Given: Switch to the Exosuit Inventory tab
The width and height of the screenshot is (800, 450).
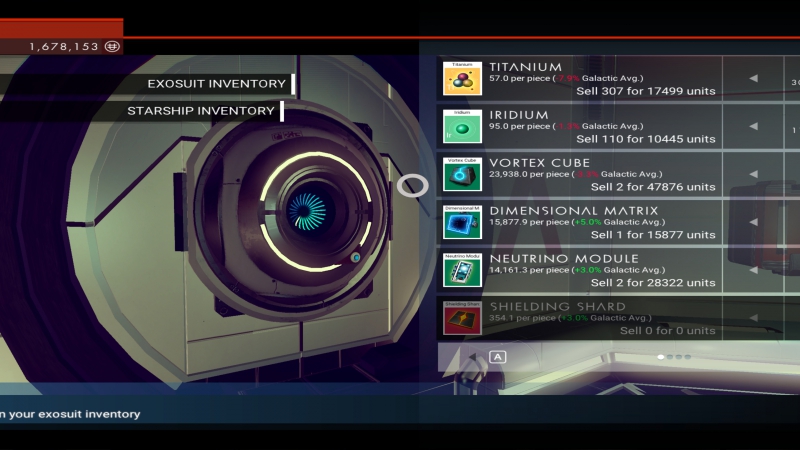Looking at the screenshot, I should coord(215,84).
